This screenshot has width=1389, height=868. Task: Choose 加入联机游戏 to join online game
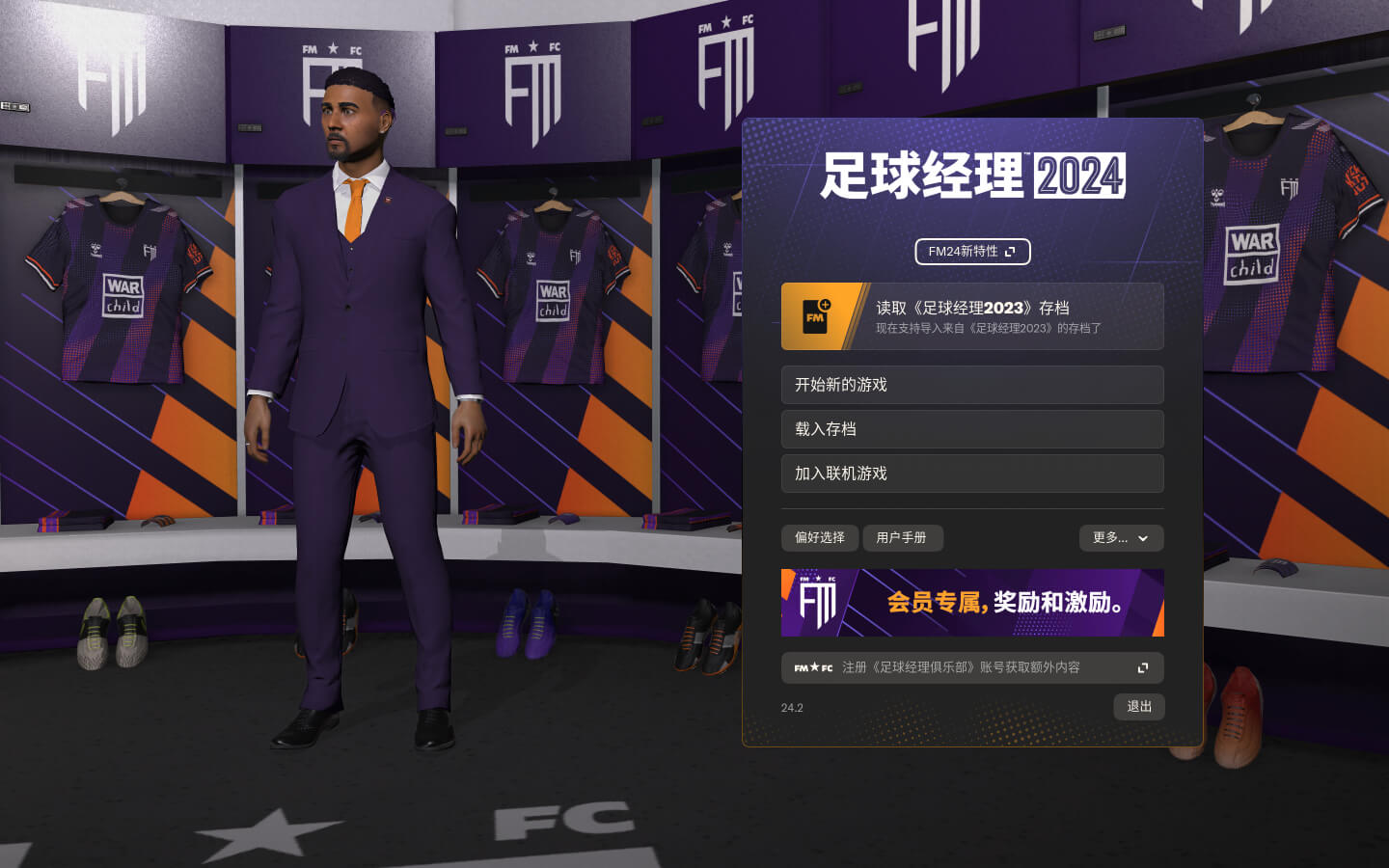click(x=972, y=474)
